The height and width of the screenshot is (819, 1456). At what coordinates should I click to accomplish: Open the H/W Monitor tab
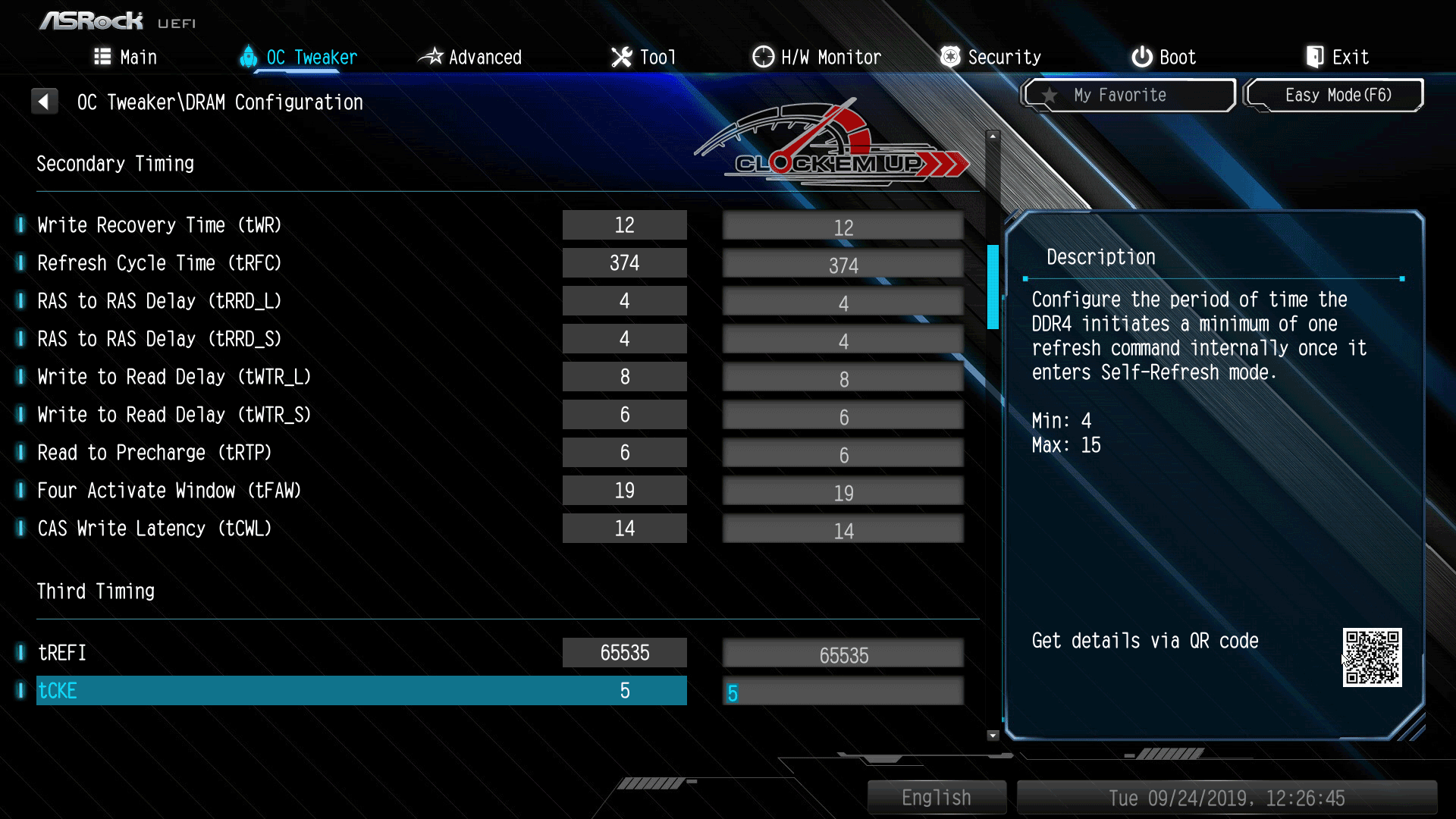pyautogui.click(x=817, y=57)
